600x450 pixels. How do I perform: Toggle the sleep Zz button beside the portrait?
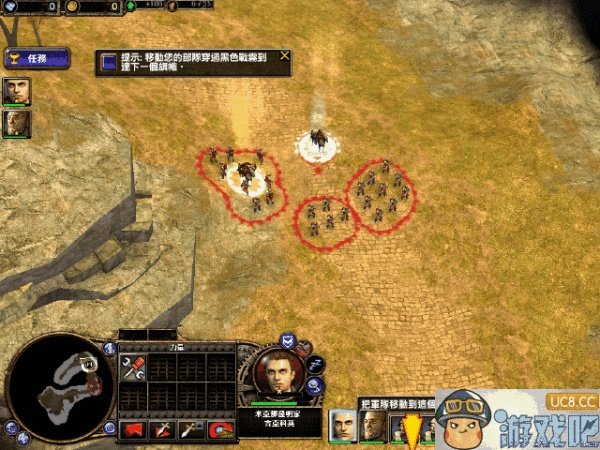pos(317,364)
